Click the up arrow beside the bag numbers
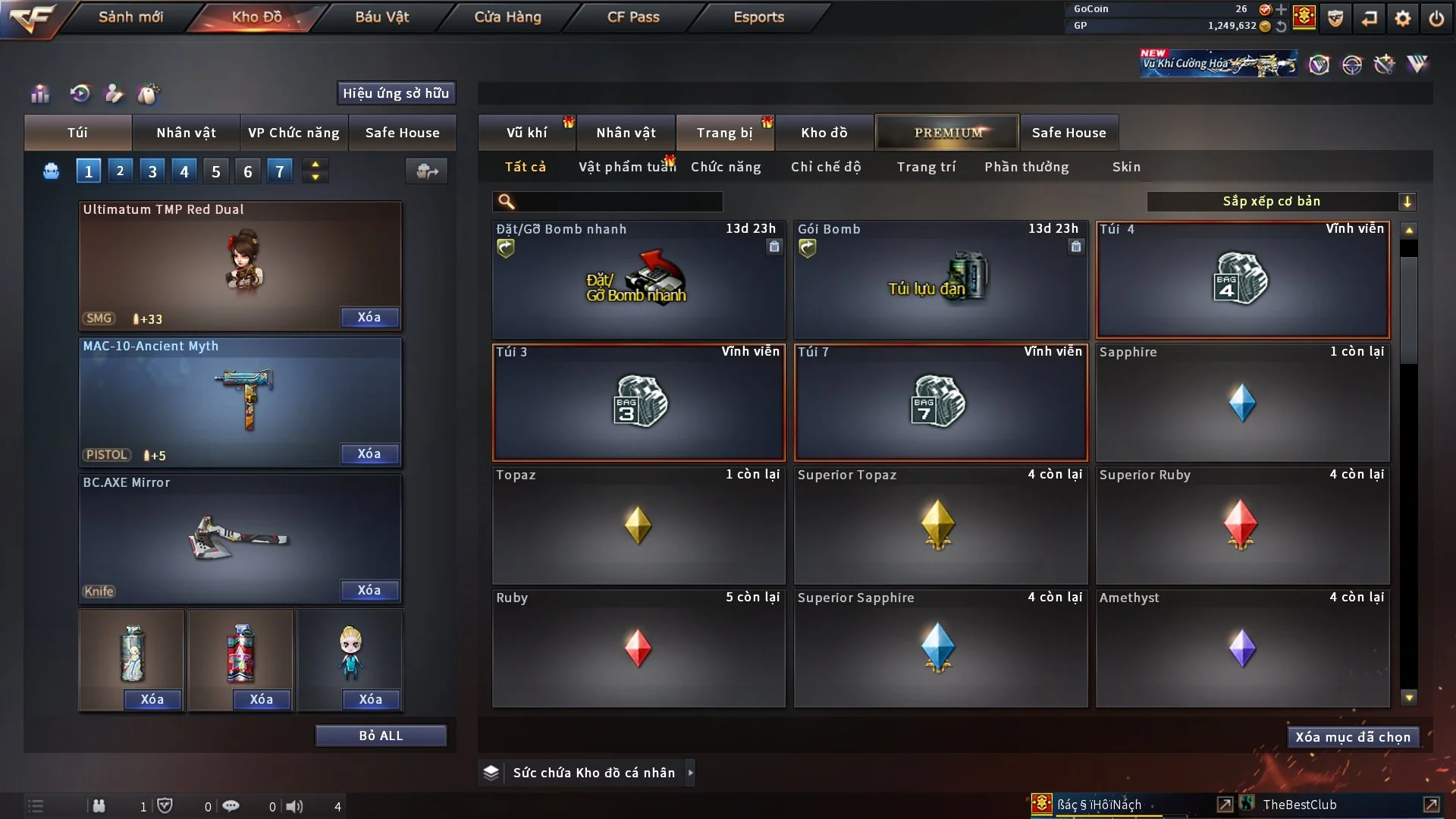Viewport: 1456px width, 819px height. [x=315, y=165]
